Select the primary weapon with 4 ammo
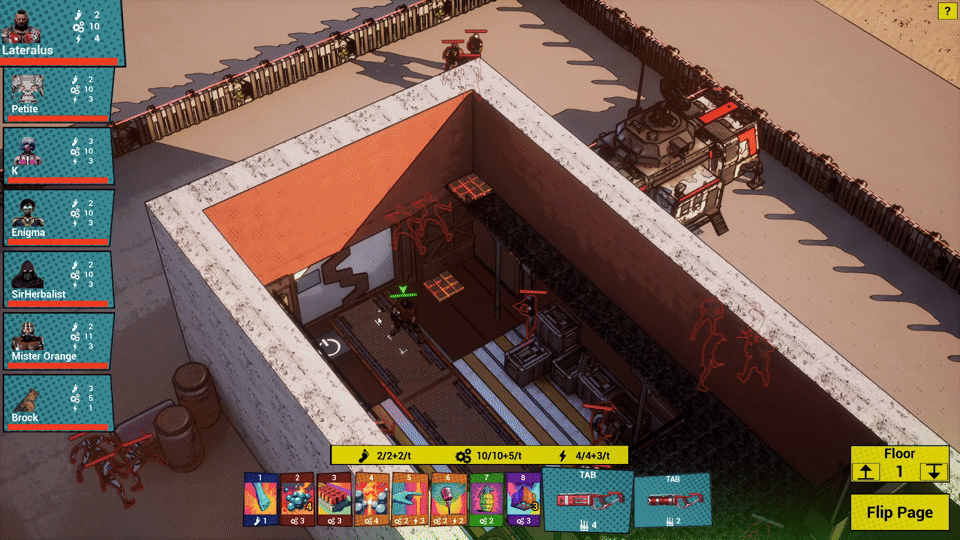The image size is (960, 540). 587,501
